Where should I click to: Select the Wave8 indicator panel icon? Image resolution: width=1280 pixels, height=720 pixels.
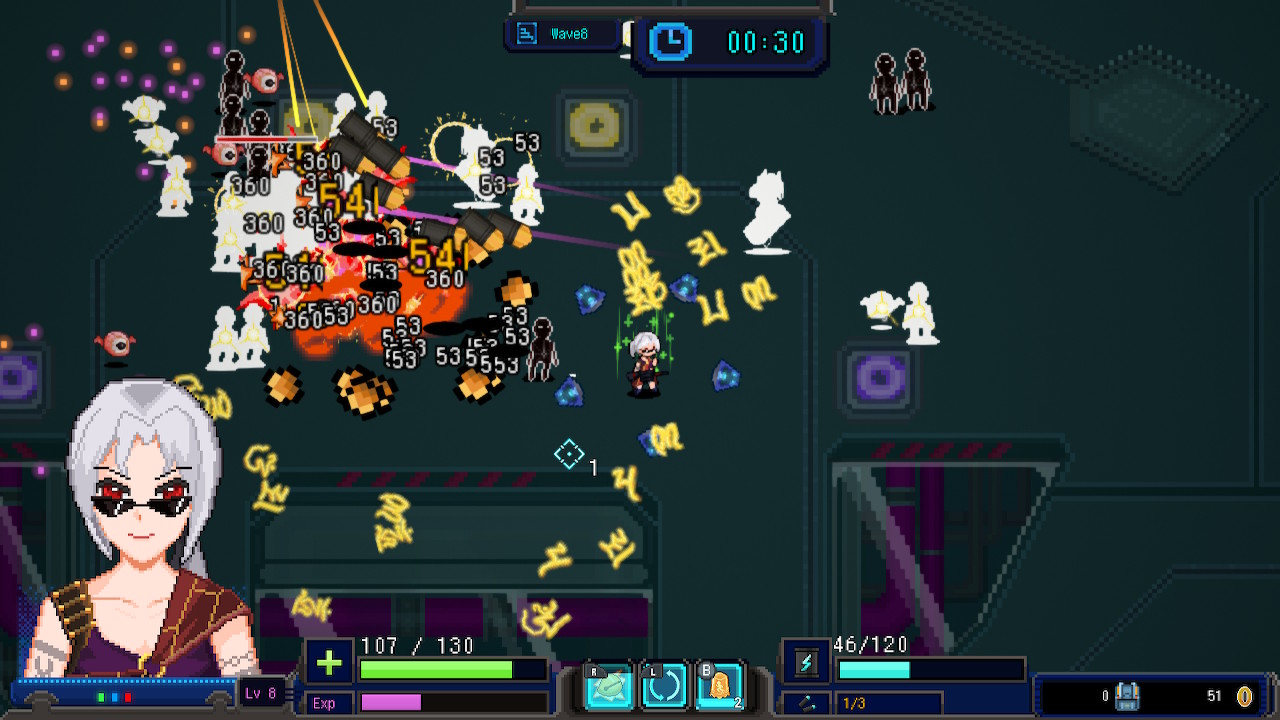click(524, 33)
